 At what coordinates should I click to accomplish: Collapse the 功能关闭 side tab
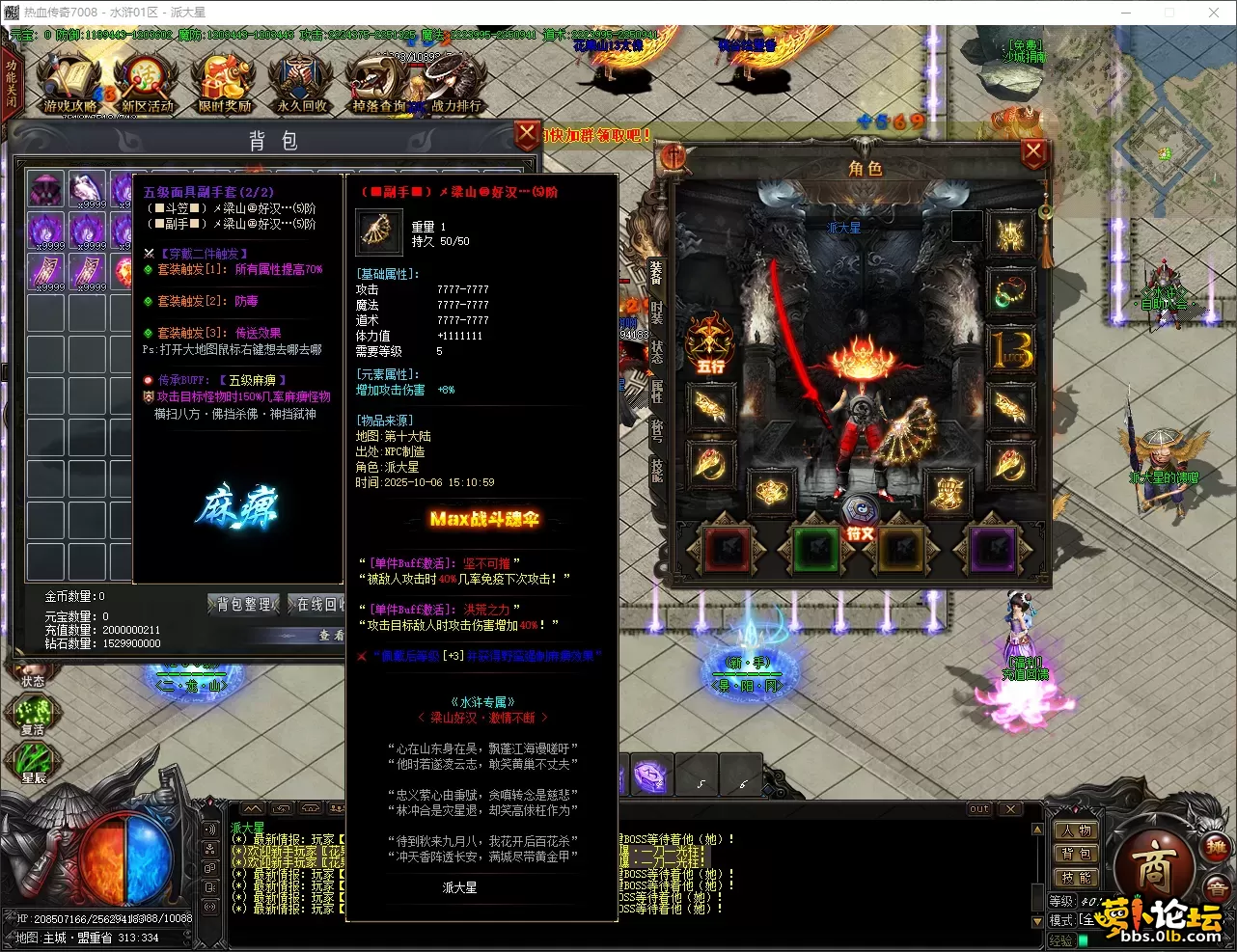[12, 84]
